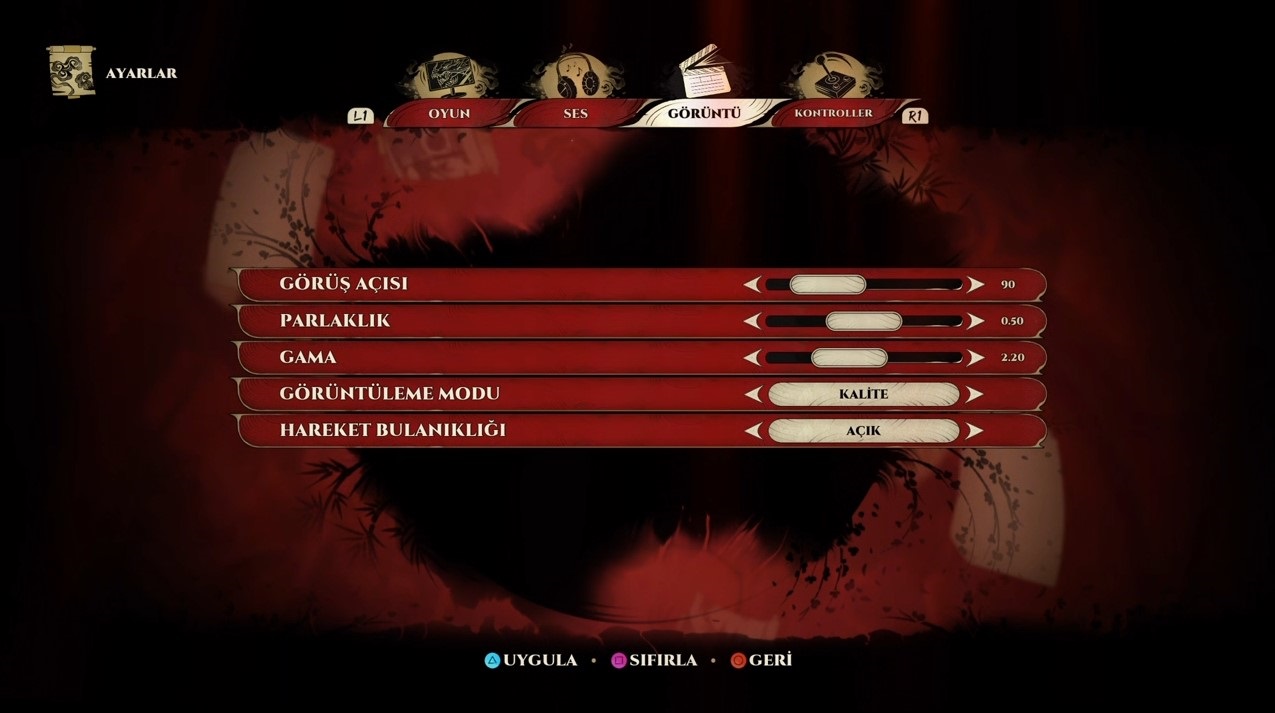Change Görüntüleme Modu to previous option

point(752,394)
